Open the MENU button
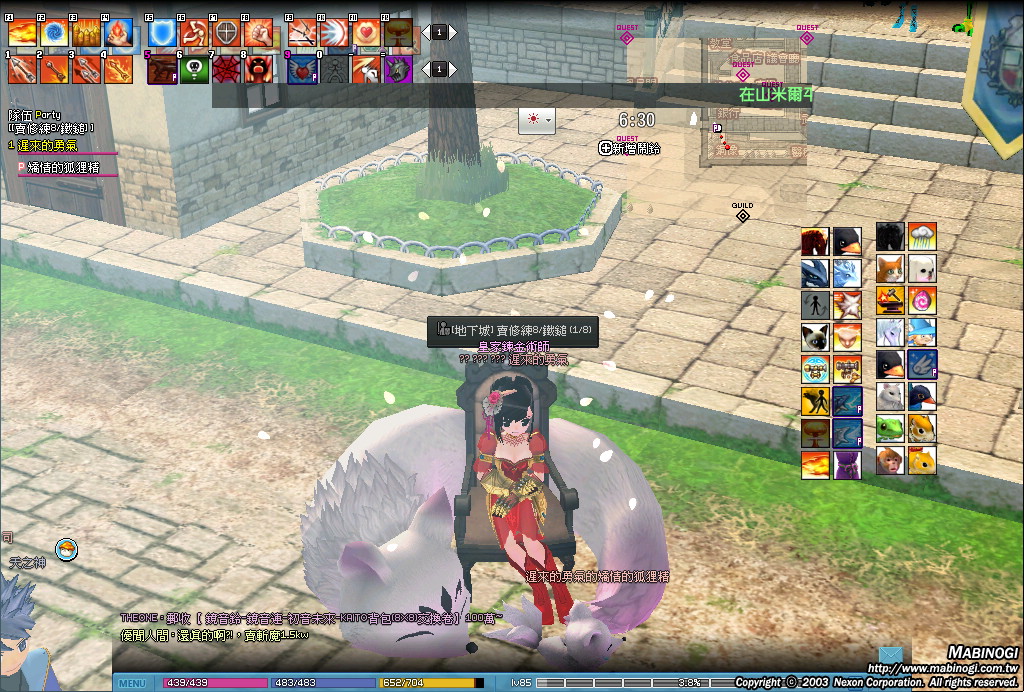This screenshot has height=692, width=1024. 132,683
